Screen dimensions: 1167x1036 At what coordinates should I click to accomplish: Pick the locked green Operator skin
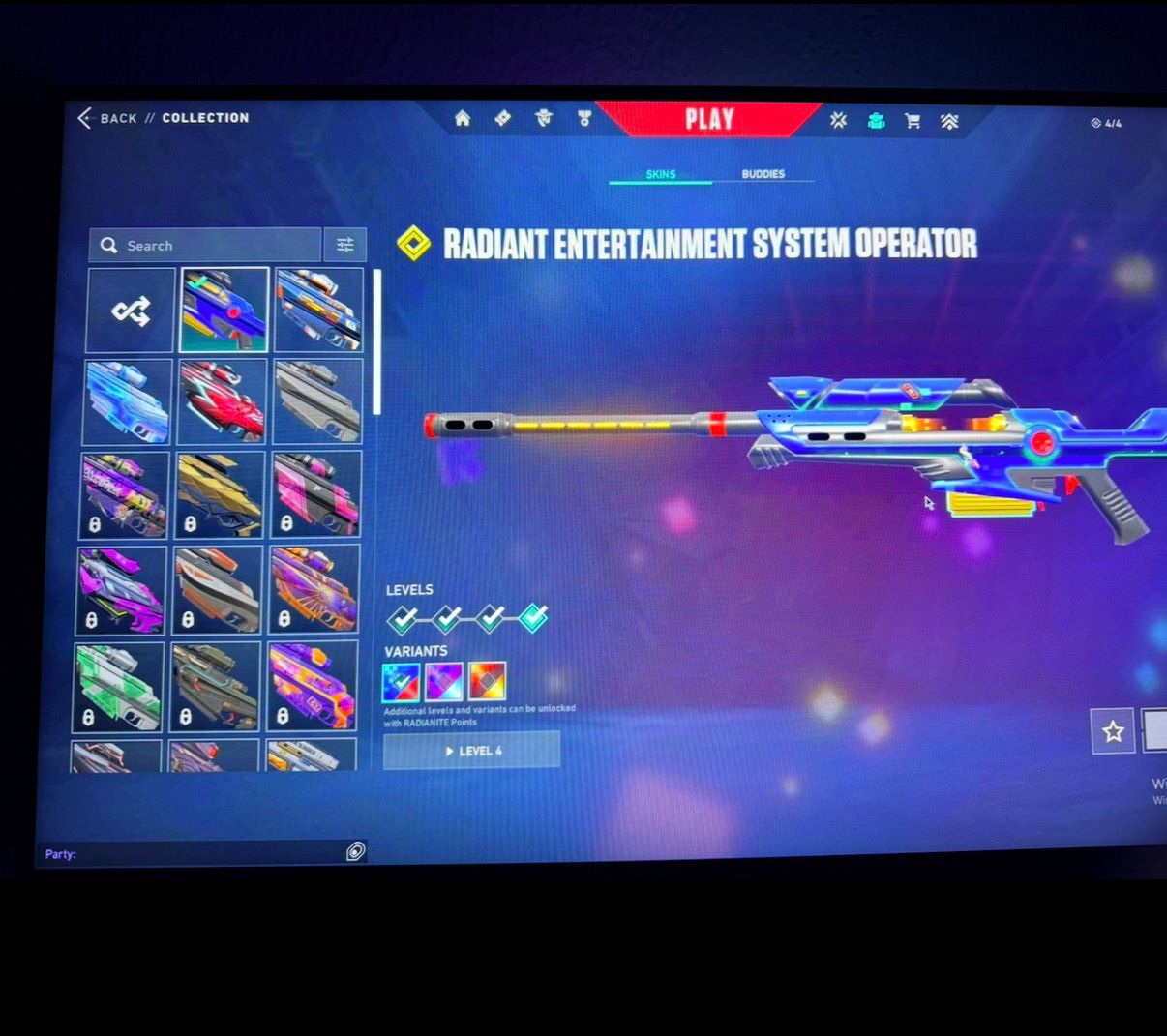point(118,687)
